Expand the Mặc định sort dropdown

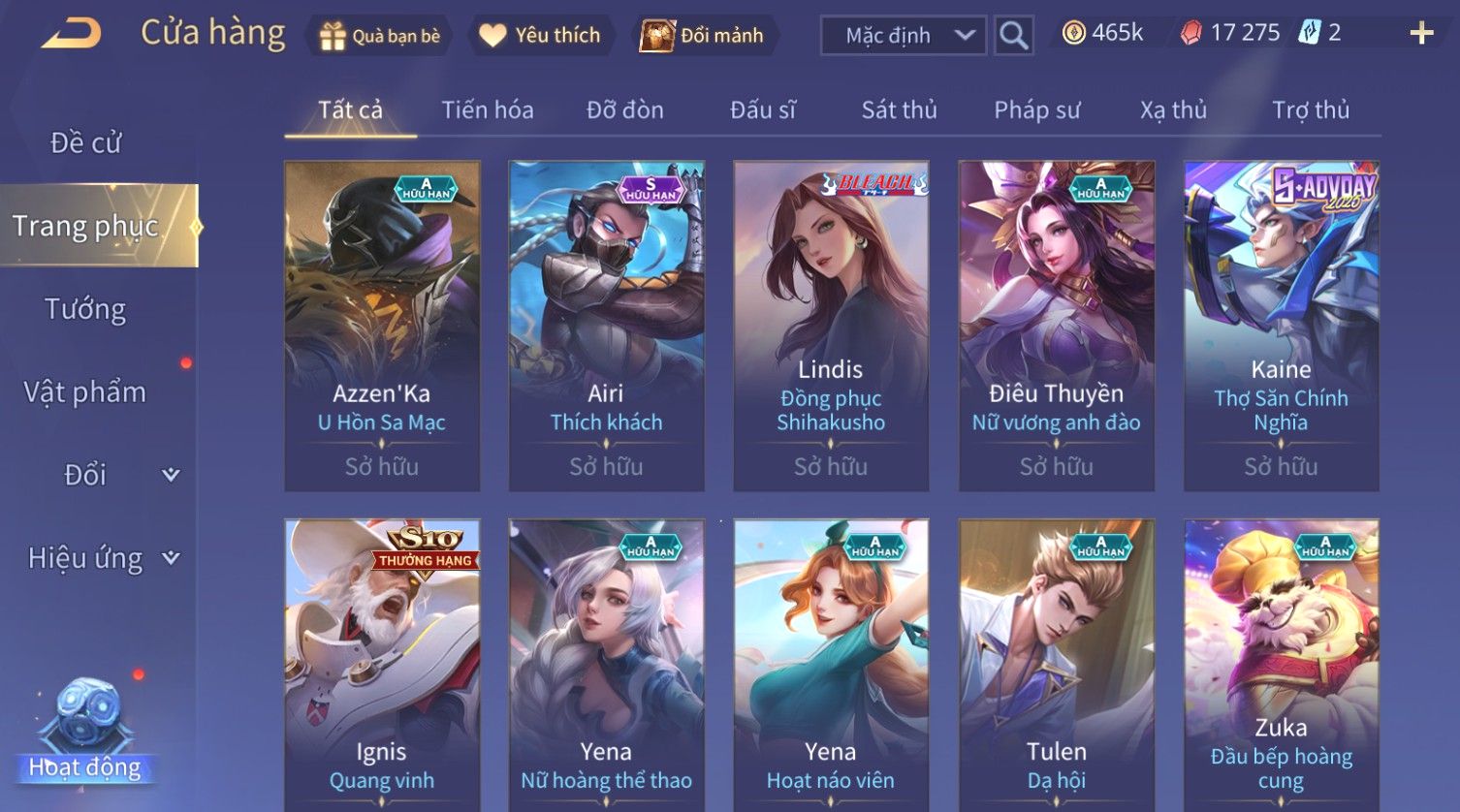coord(903,36)
